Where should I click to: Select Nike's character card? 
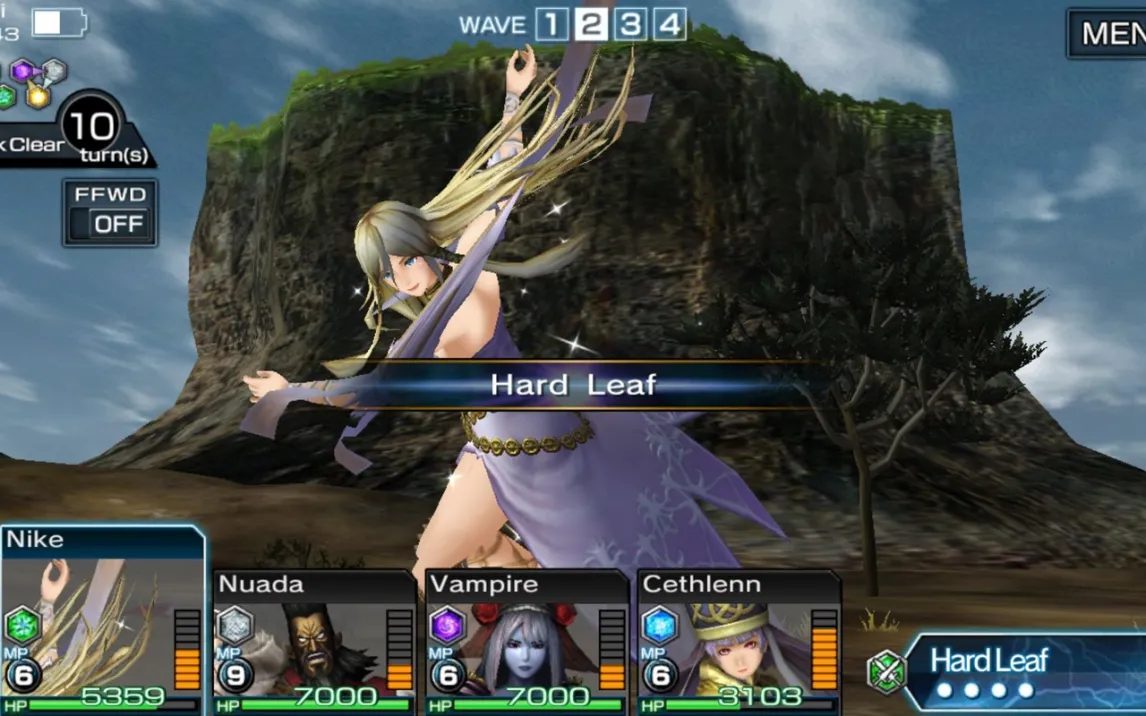tap(102, 620)
